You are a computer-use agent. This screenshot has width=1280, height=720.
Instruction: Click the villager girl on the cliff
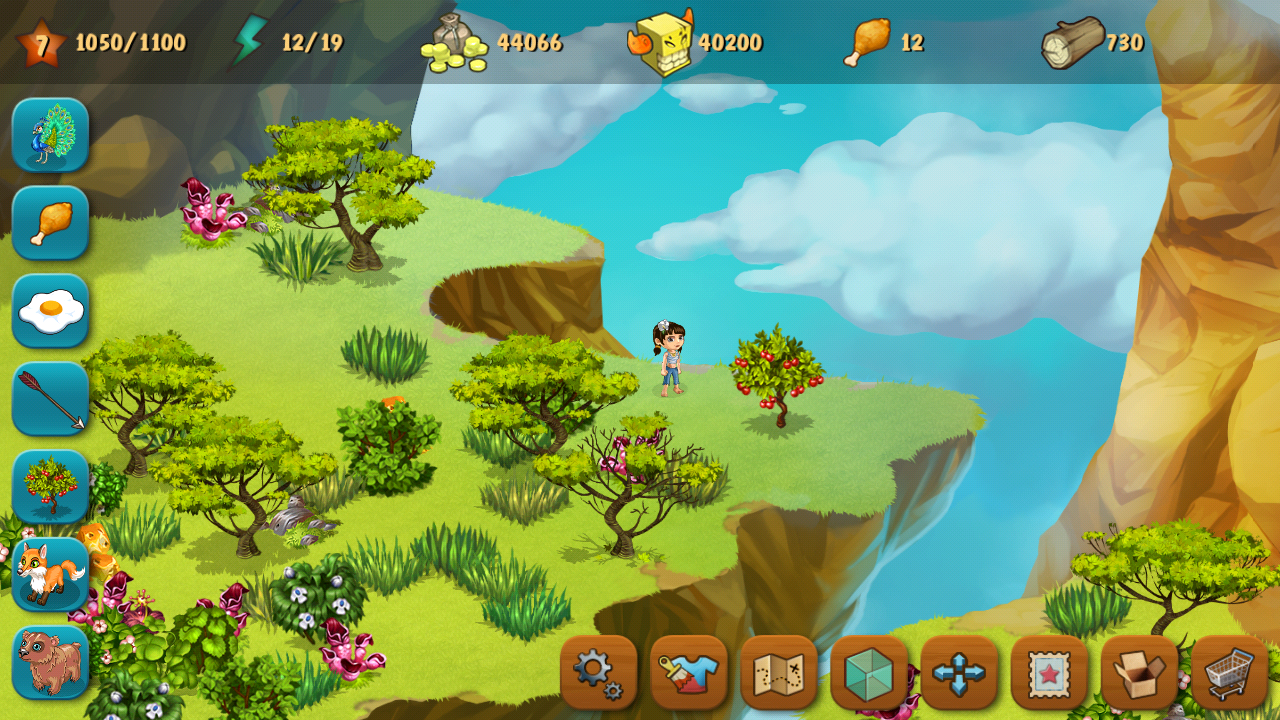pos(672,360)
